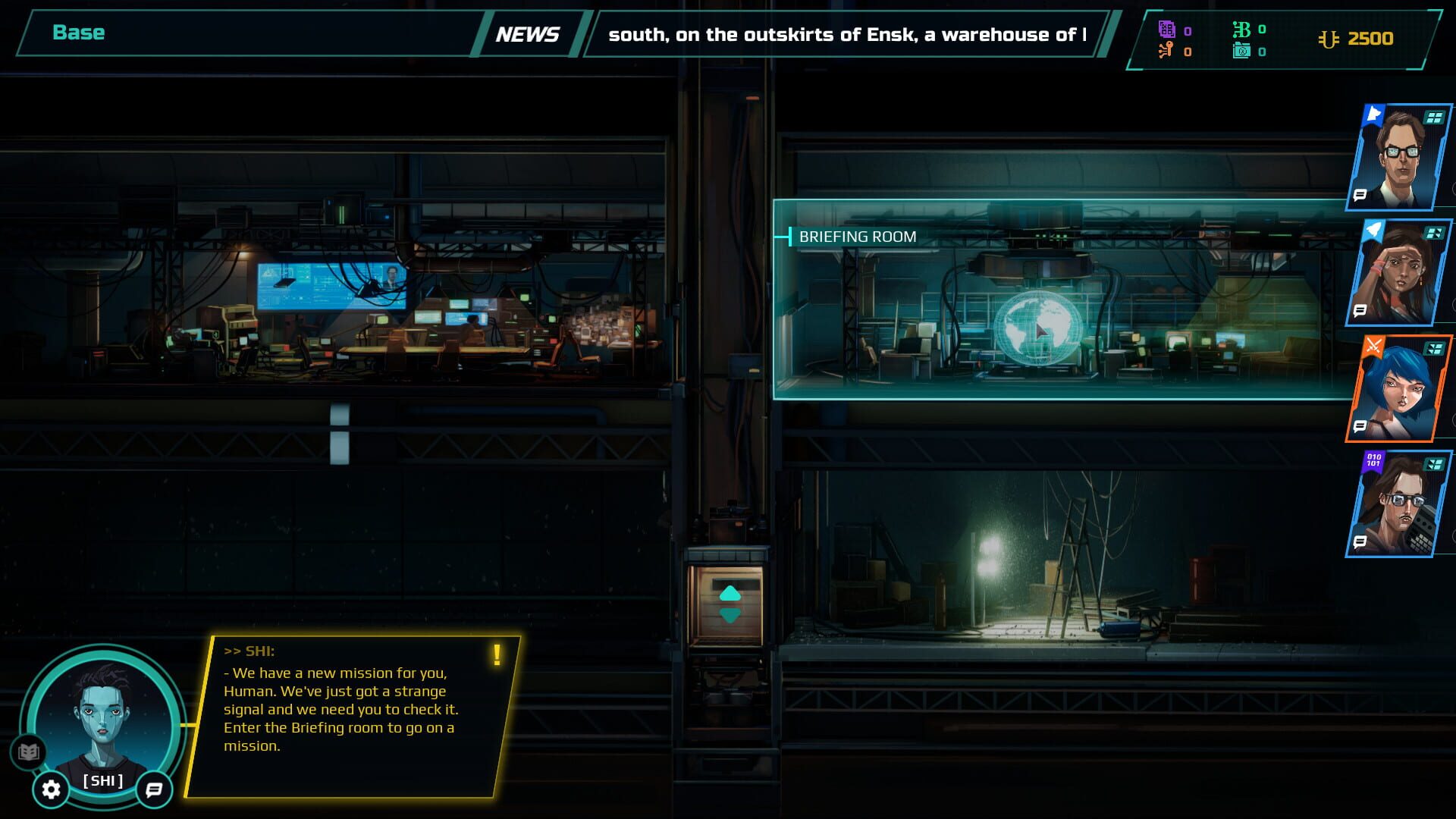This screenshot has width=1456, height=819.
Task: Expand the grid panel on the blue-haired character card
Action: (1433, 347)
